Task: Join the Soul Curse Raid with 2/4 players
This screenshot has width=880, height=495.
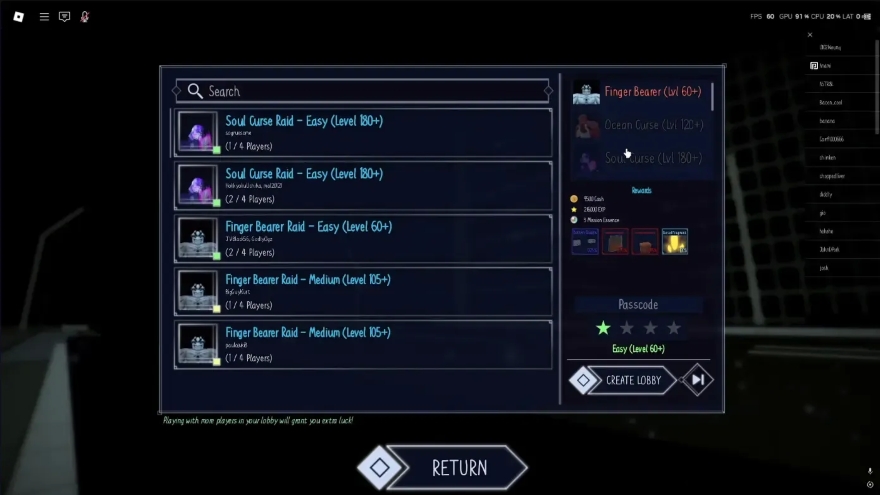Action: pos(363,185)
